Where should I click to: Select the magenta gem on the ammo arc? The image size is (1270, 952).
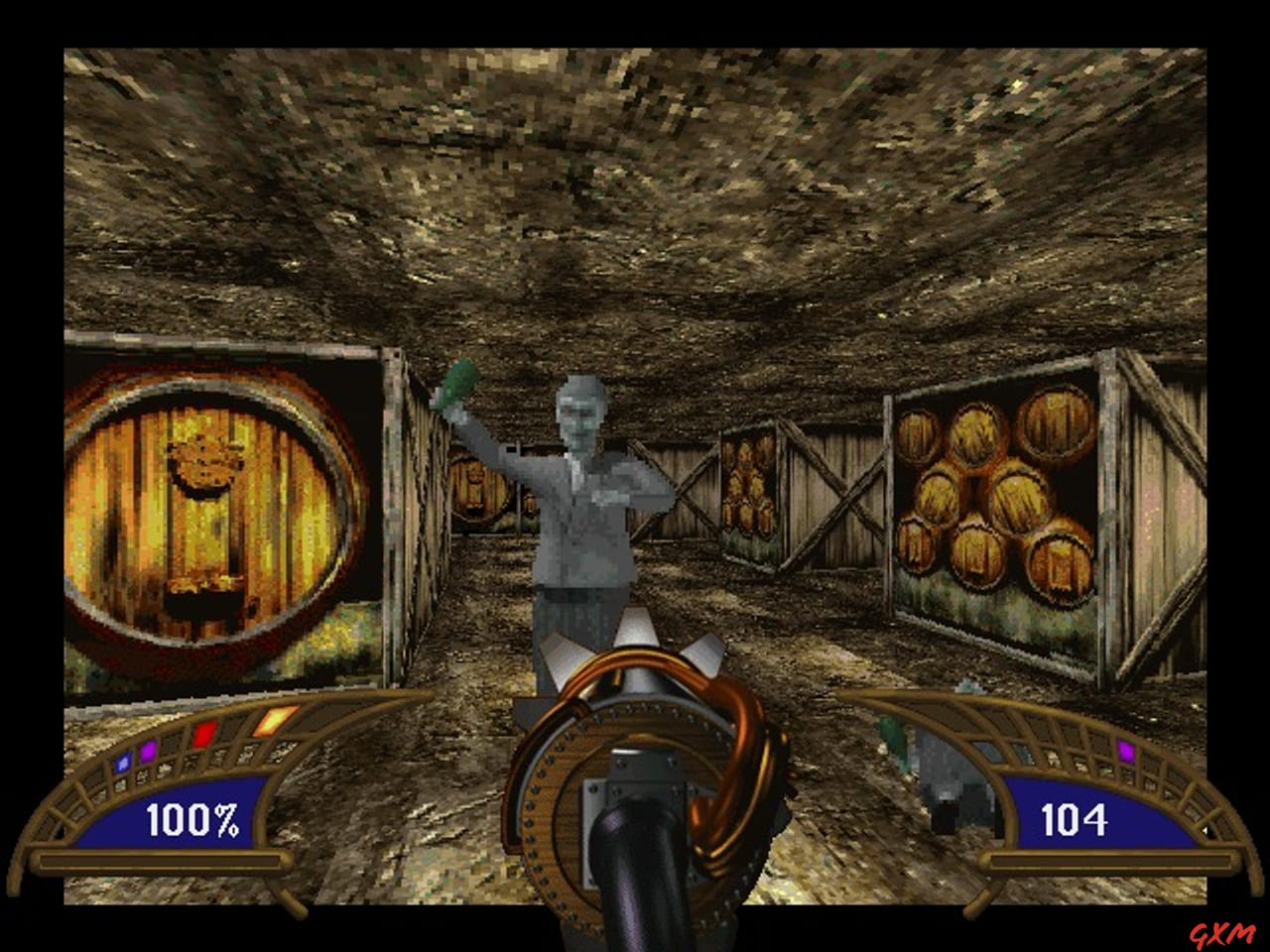(1127, 751)
